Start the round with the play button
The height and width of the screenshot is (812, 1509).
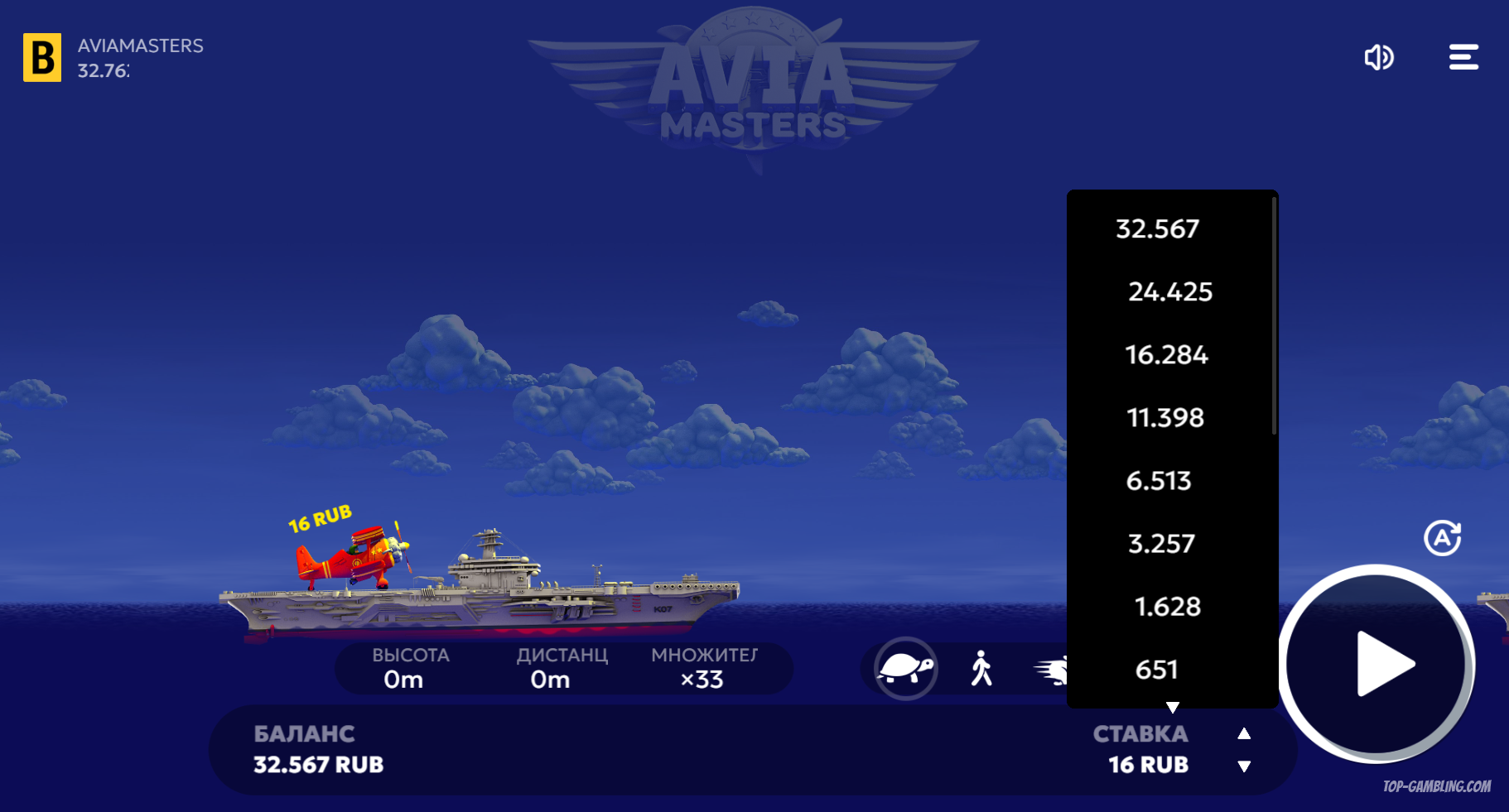(x=1379, y=664)
